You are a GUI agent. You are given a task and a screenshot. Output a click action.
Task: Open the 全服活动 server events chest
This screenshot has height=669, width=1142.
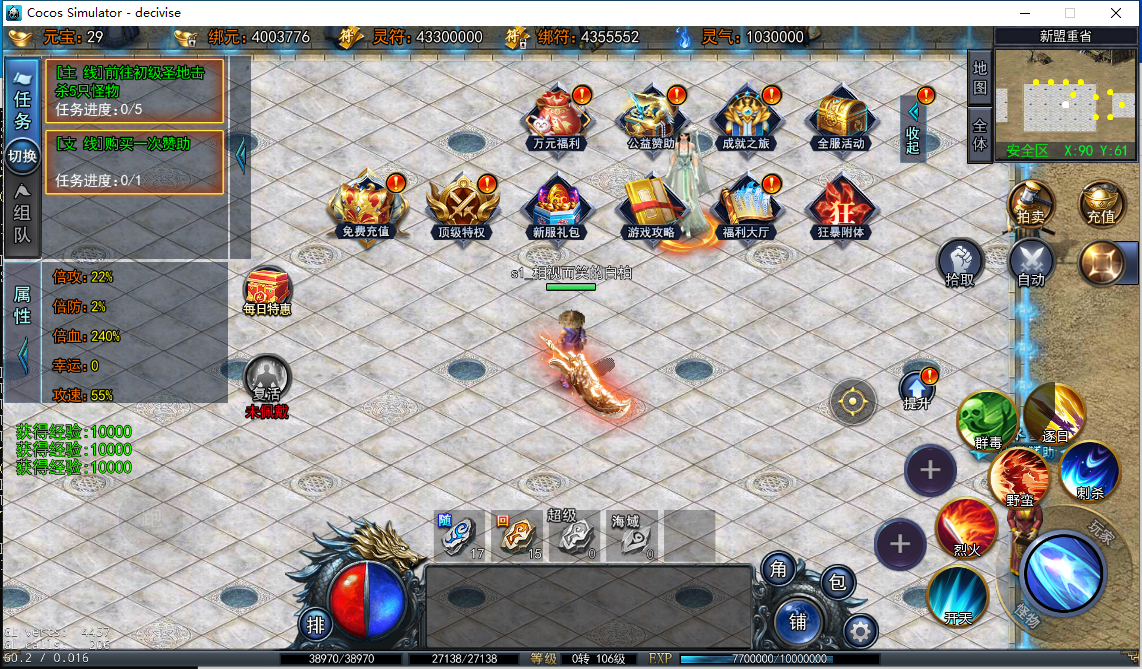pos(840,118)
